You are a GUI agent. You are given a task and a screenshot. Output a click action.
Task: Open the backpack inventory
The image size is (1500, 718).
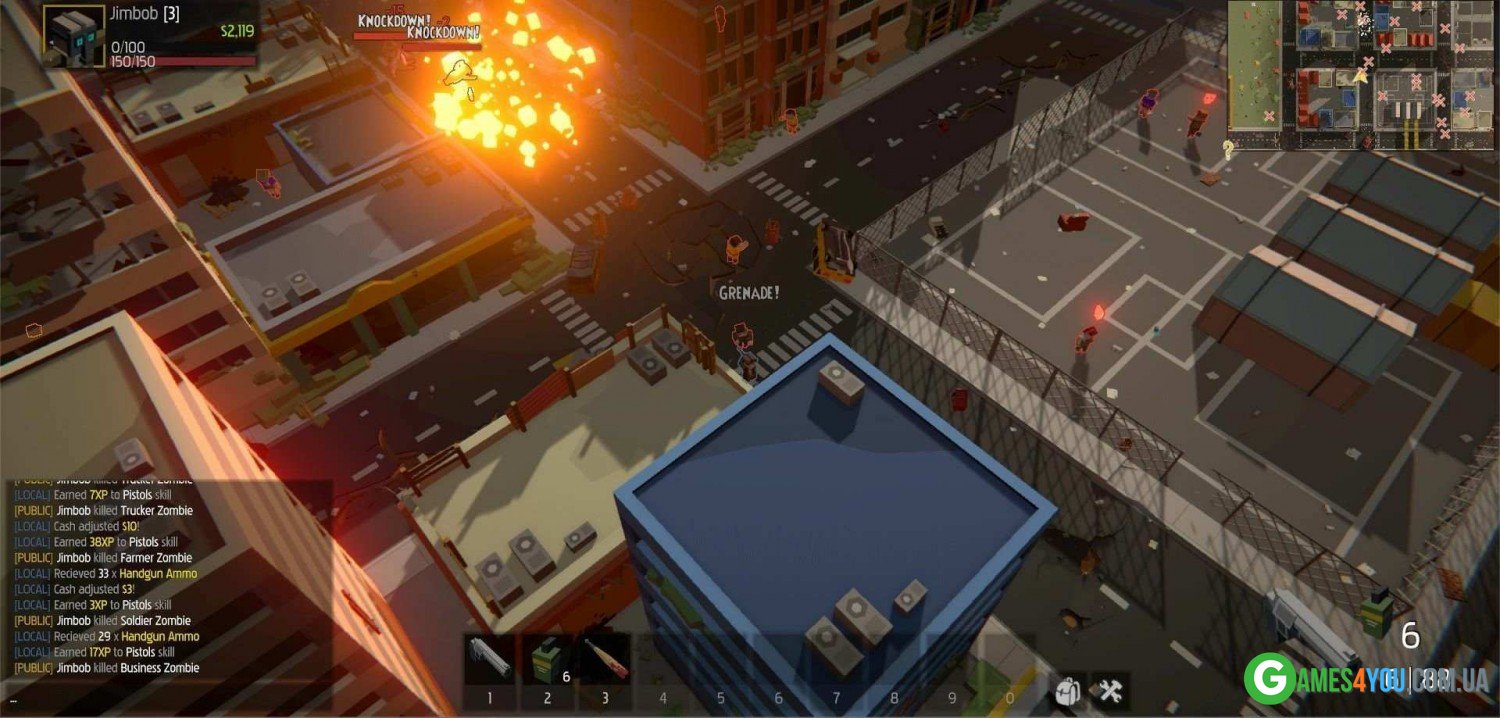[x=1069, y=690]
